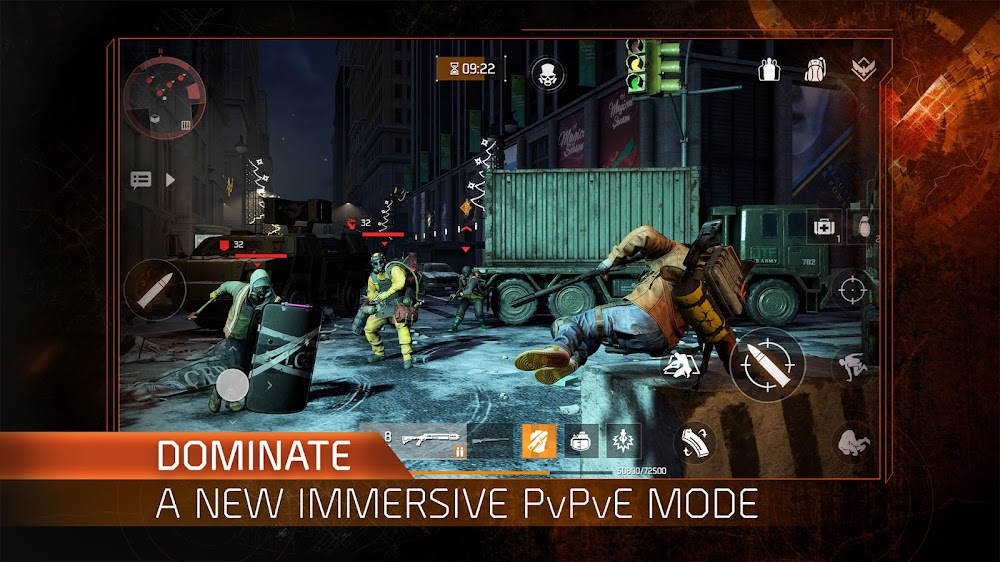Image resolution: width=1000 pixels, height=562 pixels.
Task: Use the canister gadget ability
Action: 579,438
